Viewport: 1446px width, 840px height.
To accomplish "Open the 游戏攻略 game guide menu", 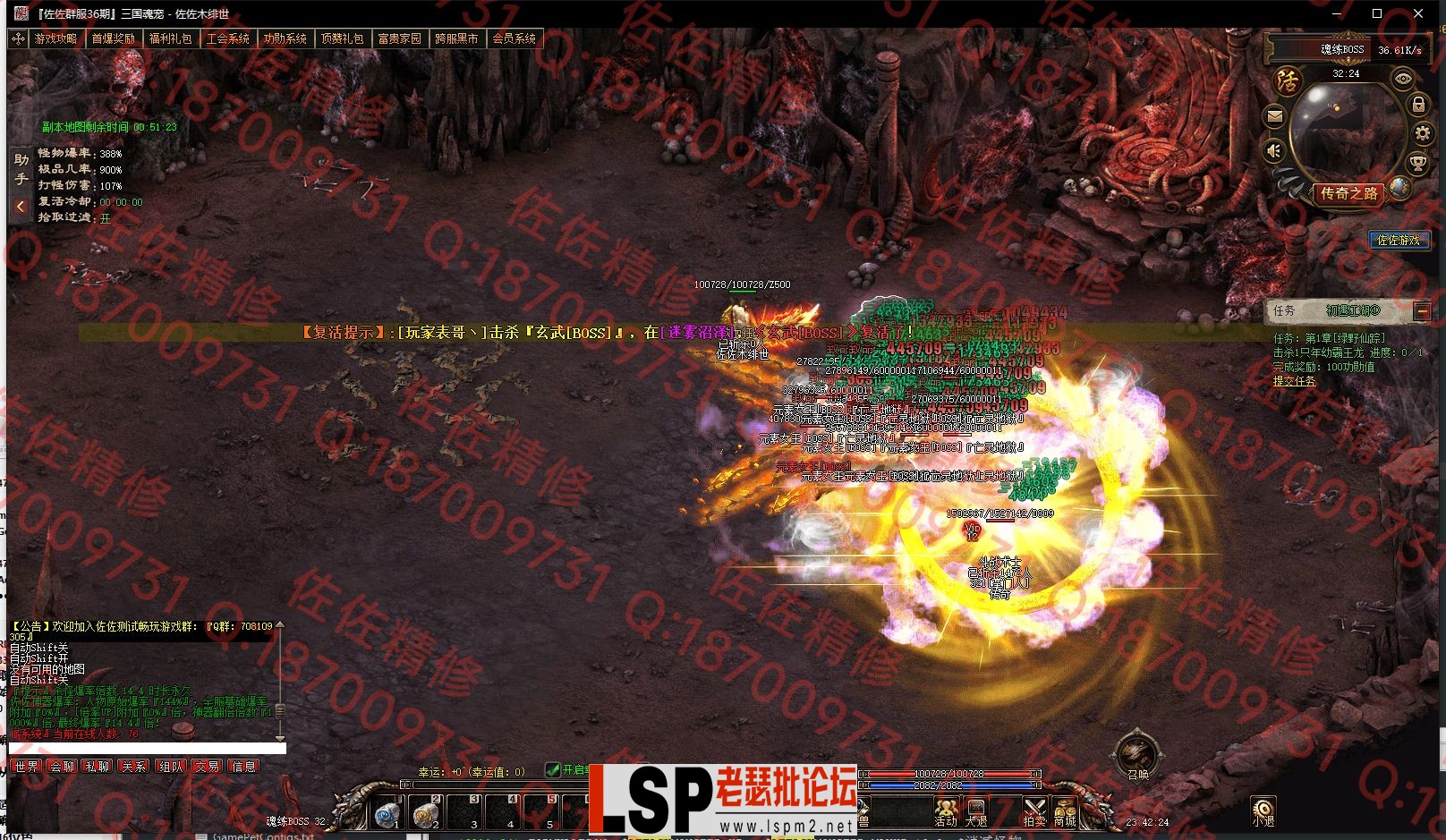I will [x=55, y=38].
